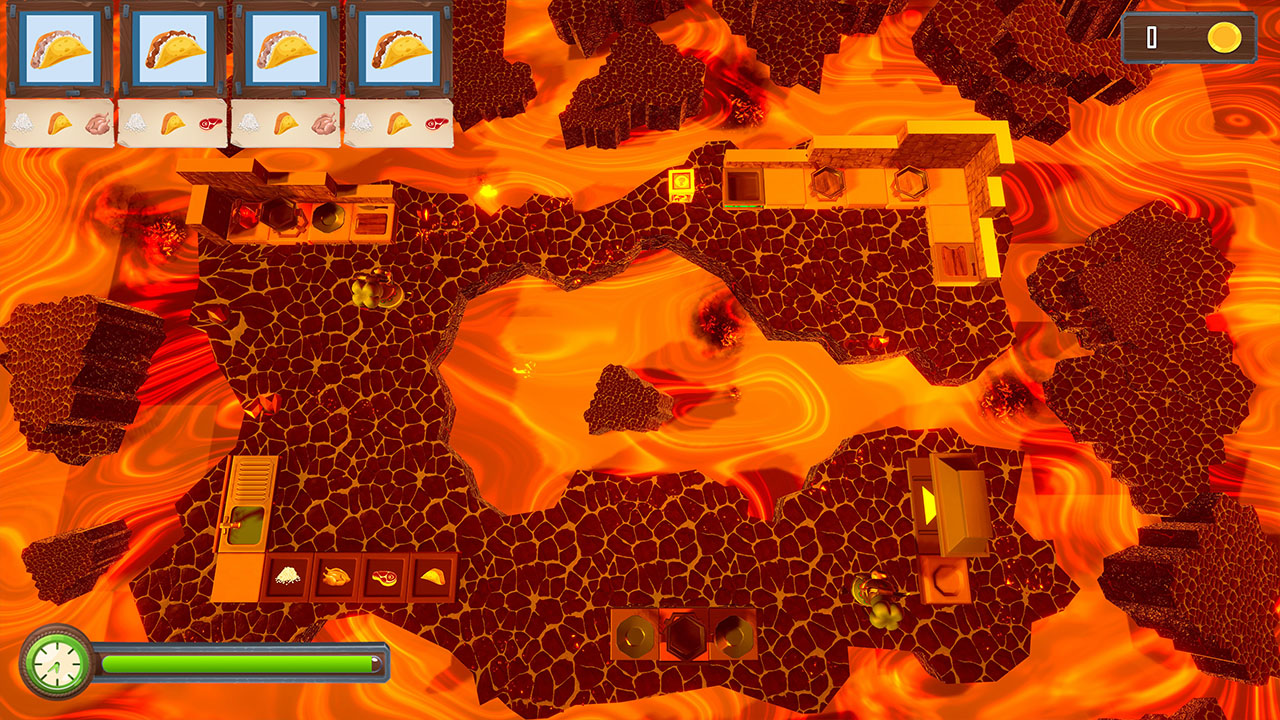Click the chicken icon on the third order ticket

(x=322, y=123)
